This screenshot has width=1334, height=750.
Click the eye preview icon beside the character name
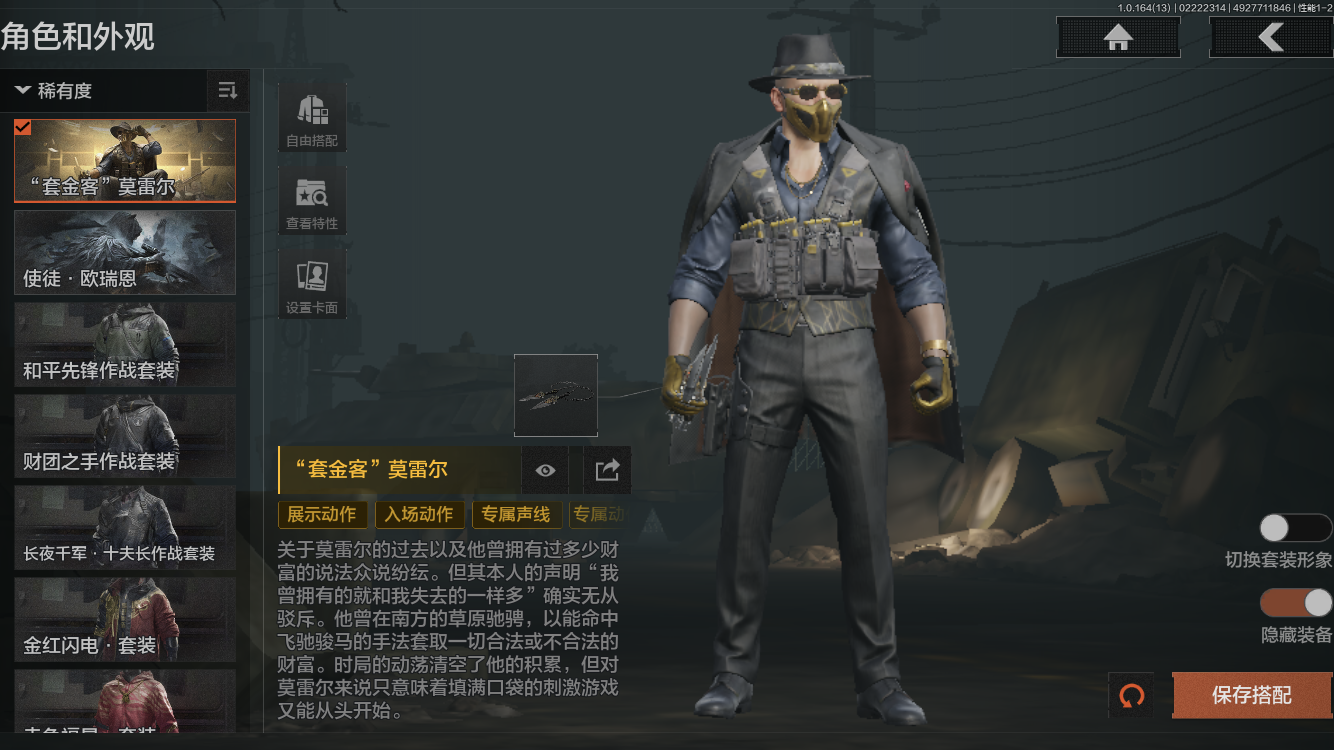coord(544,470)
